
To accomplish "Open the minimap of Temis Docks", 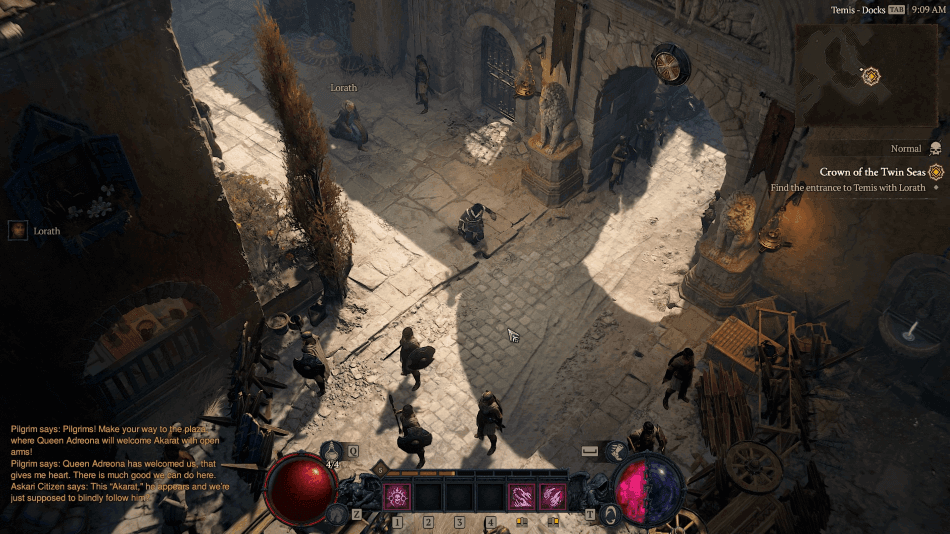I will point(868,76).
